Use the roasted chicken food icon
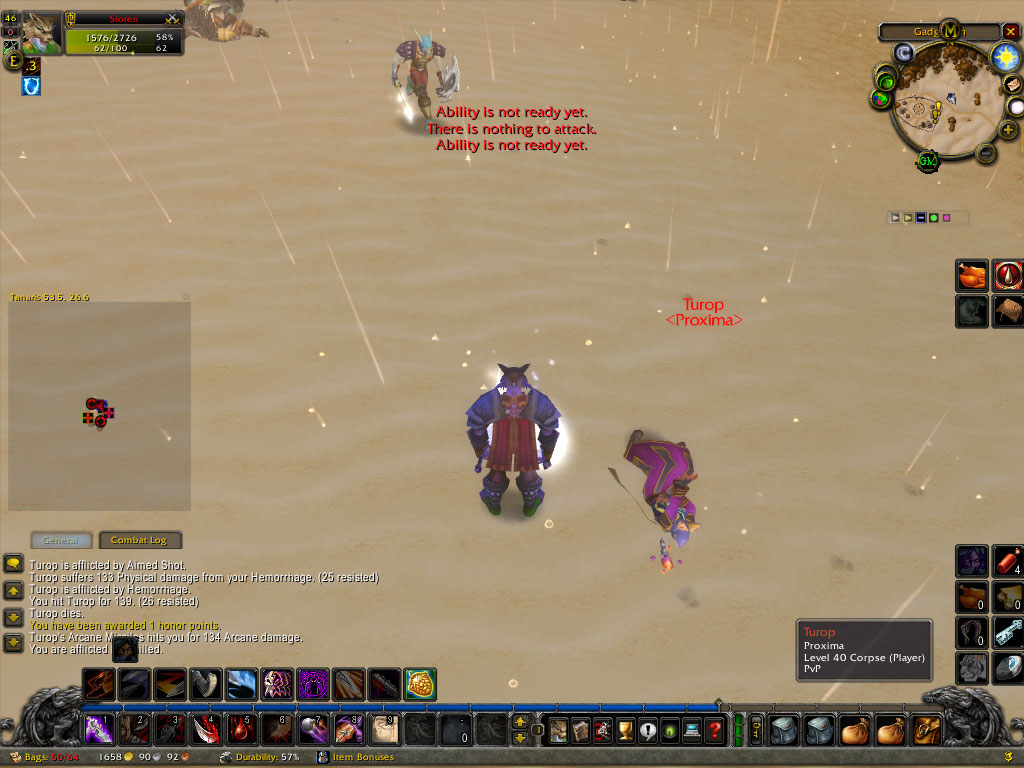The image size is (1024, 768). (x=972, y=276)
